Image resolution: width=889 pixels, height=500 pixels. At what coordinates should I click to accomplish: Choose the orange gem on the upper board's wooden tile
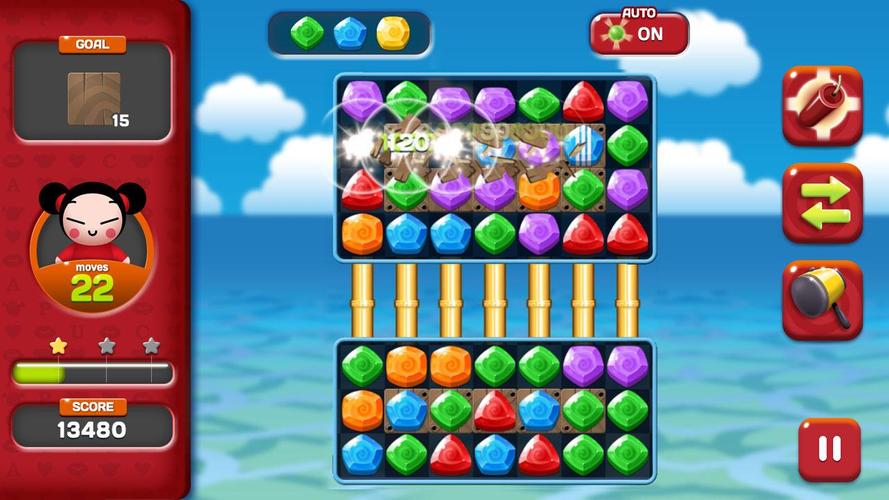539,190
